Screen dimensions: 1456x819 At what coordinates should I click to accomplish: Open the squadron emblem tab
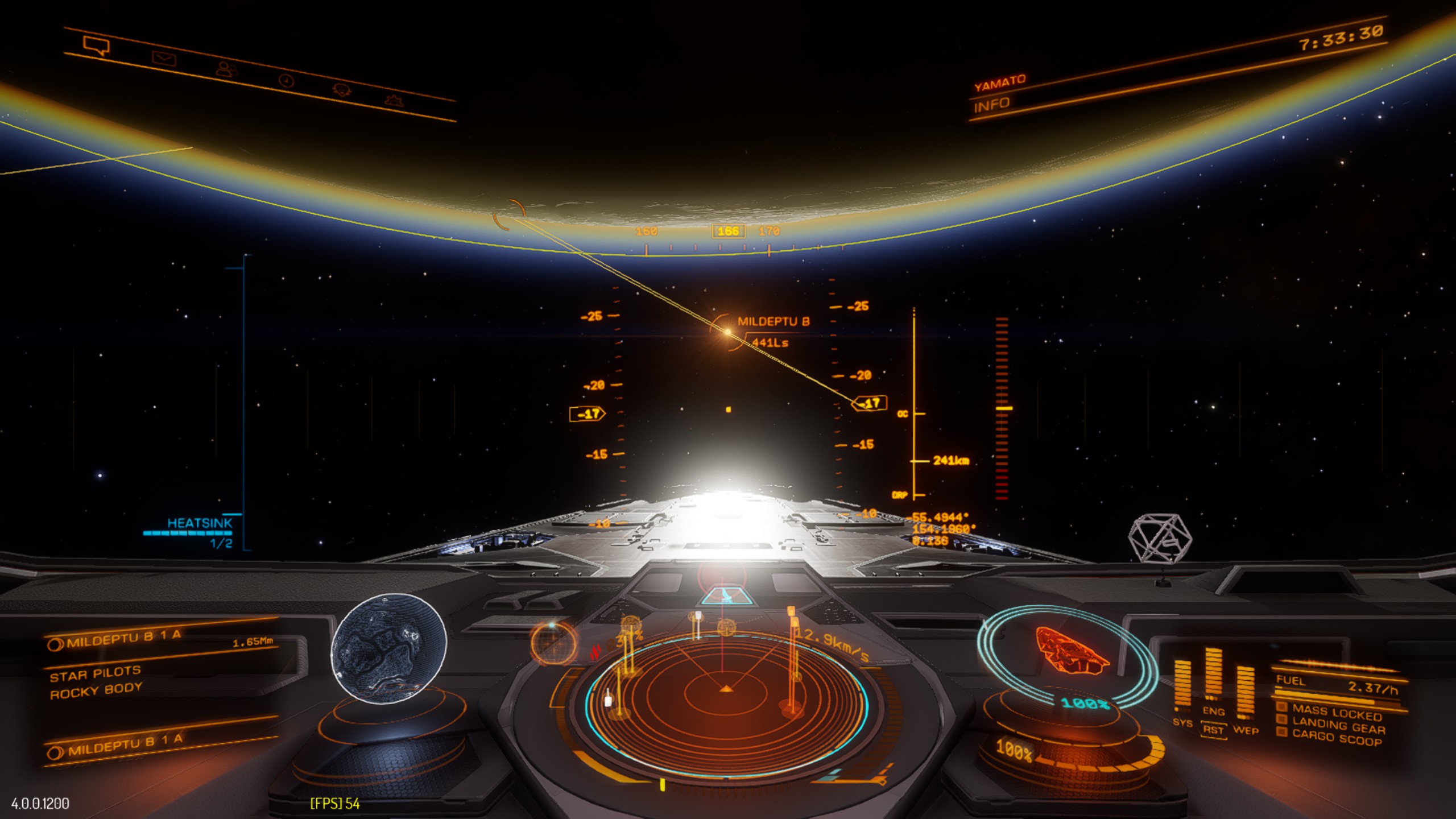click(x=341, y=90)
